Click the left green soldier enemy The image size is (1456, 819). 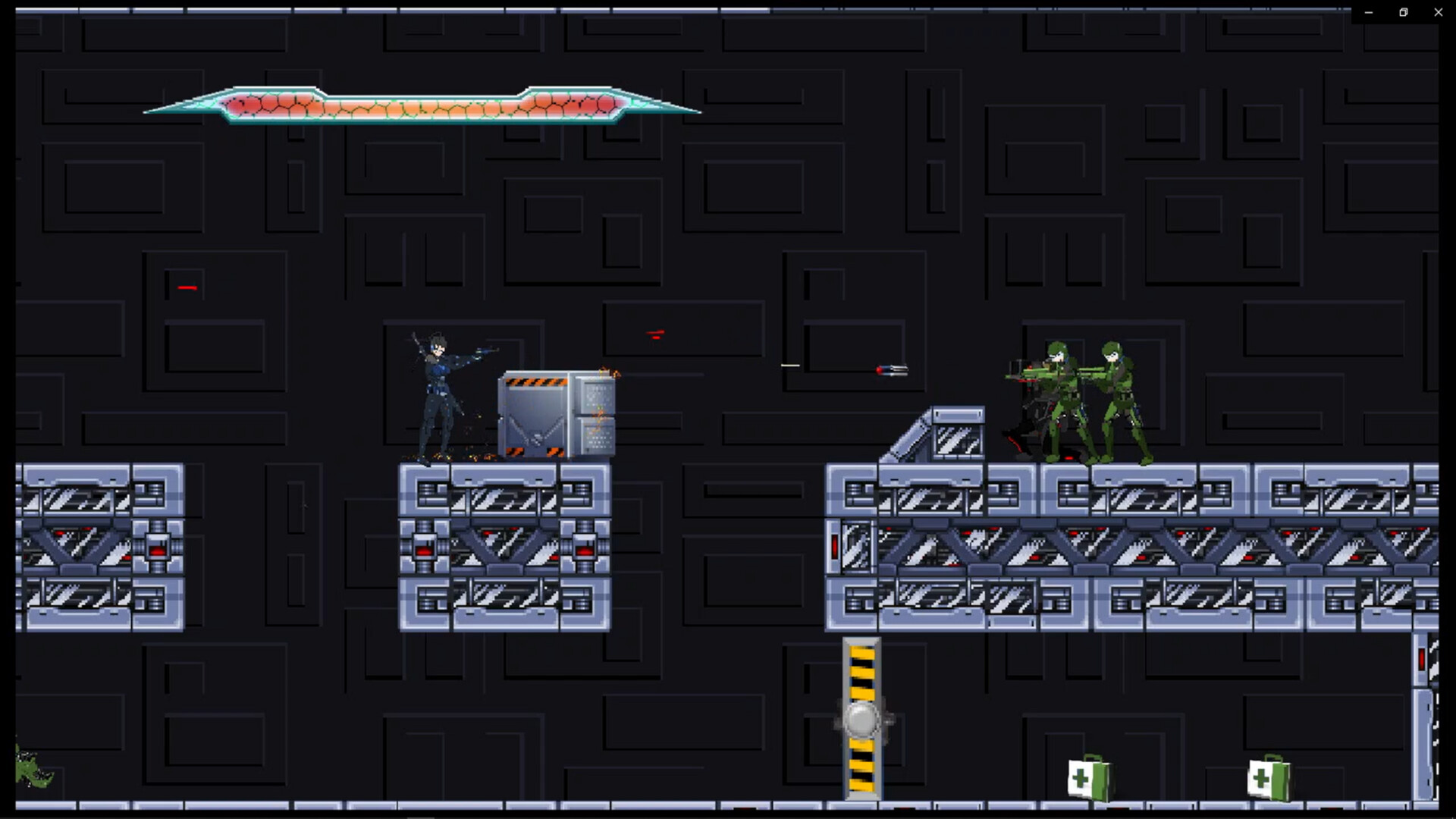pos(1062,394)
